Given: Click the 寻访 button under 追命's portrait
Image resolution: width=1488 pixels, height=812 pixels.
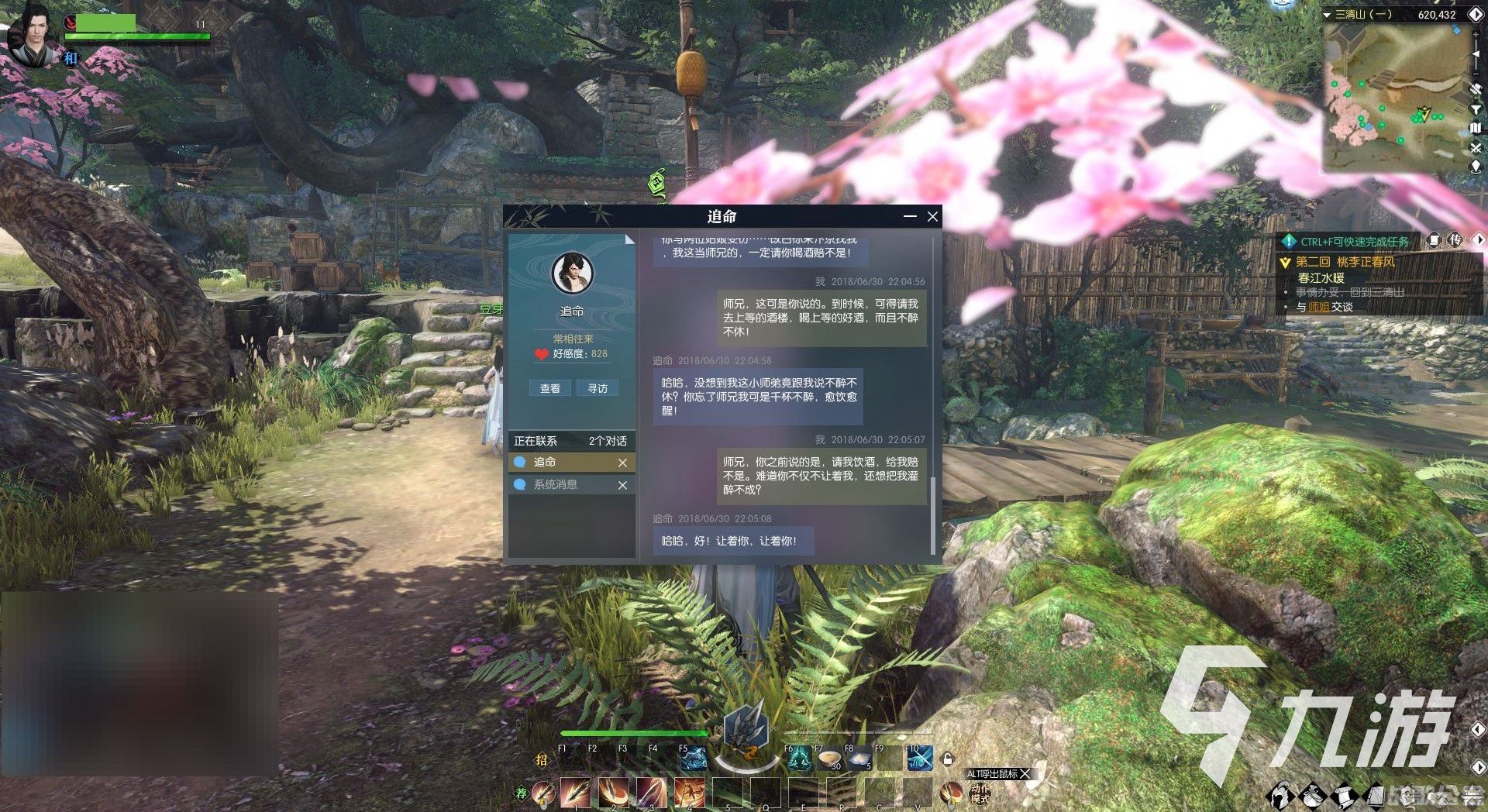Looking at the screenshot, I should [598, 388].
